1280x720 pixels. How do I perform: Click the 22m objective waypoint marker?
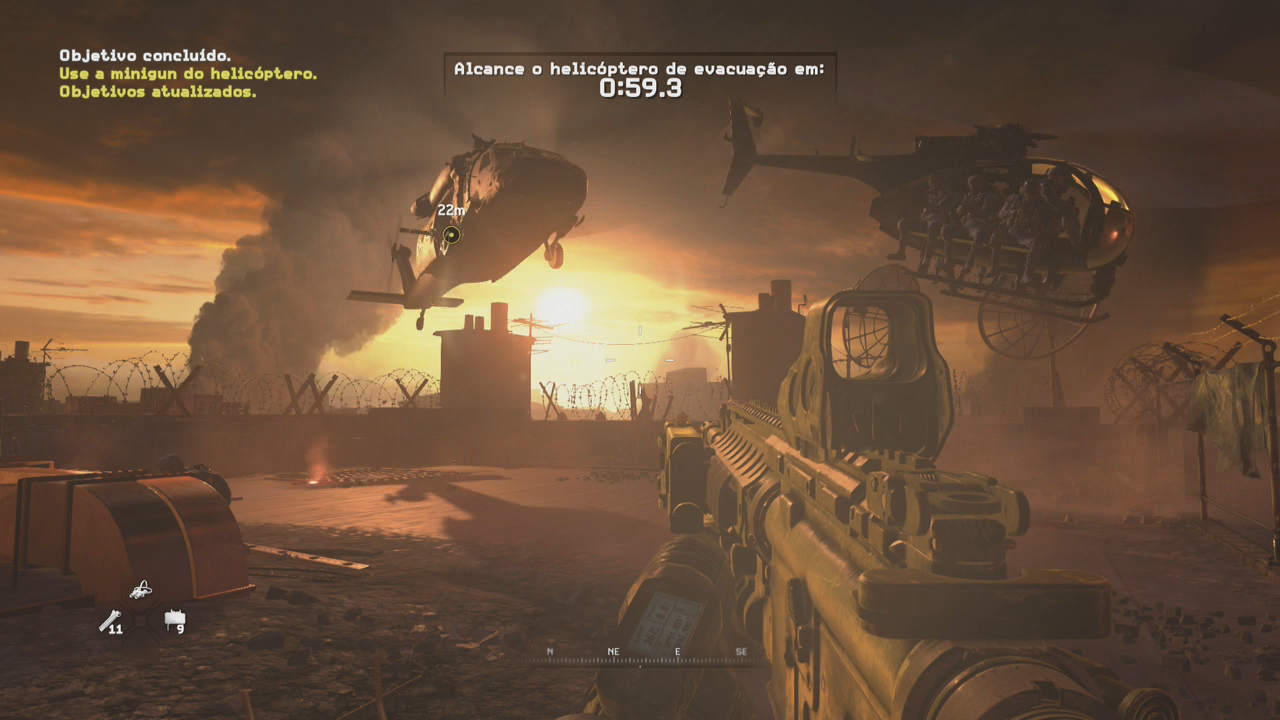452,235
